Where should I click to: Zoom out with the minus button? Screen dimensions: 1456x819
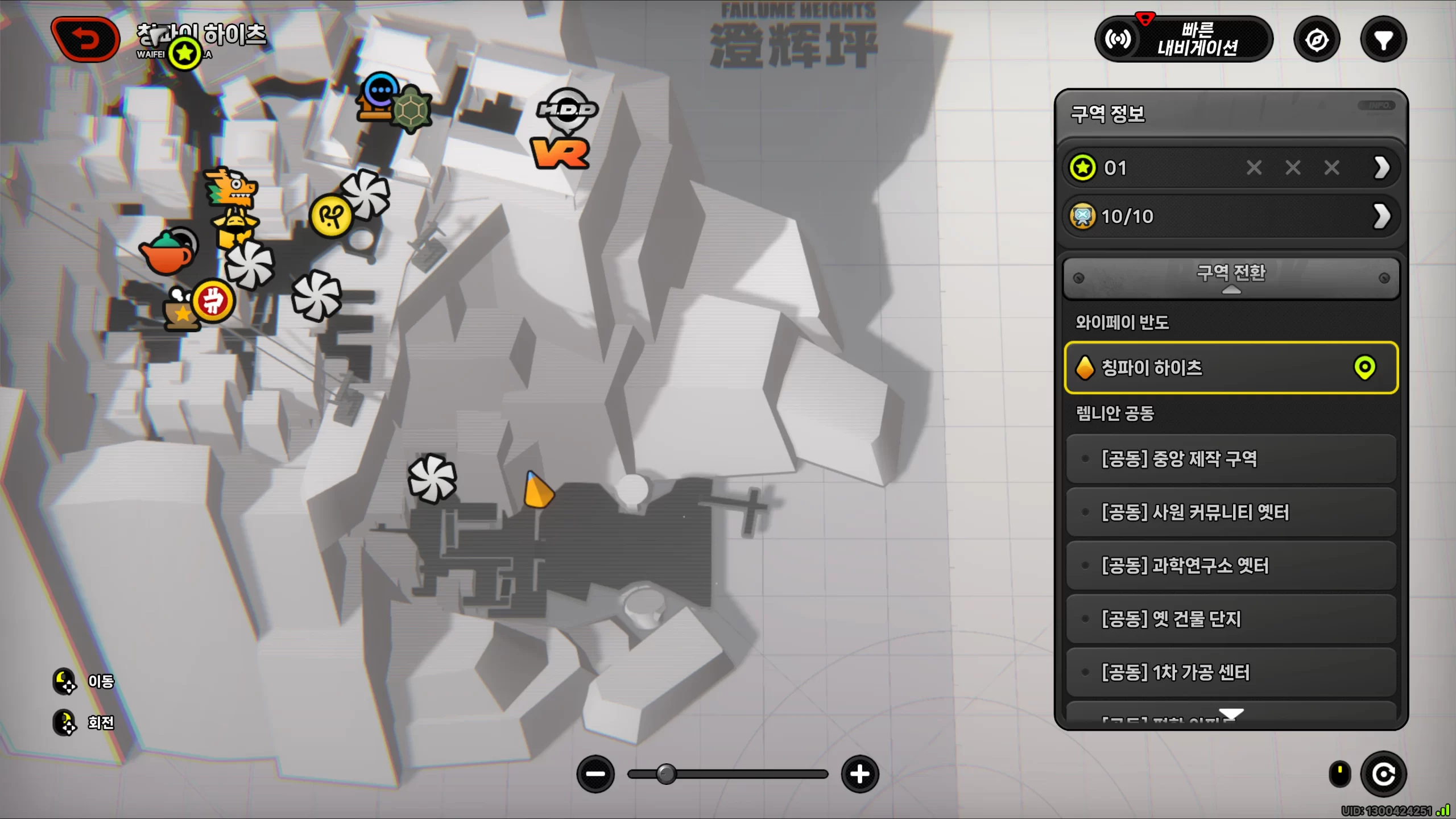[x=595, y=774]
